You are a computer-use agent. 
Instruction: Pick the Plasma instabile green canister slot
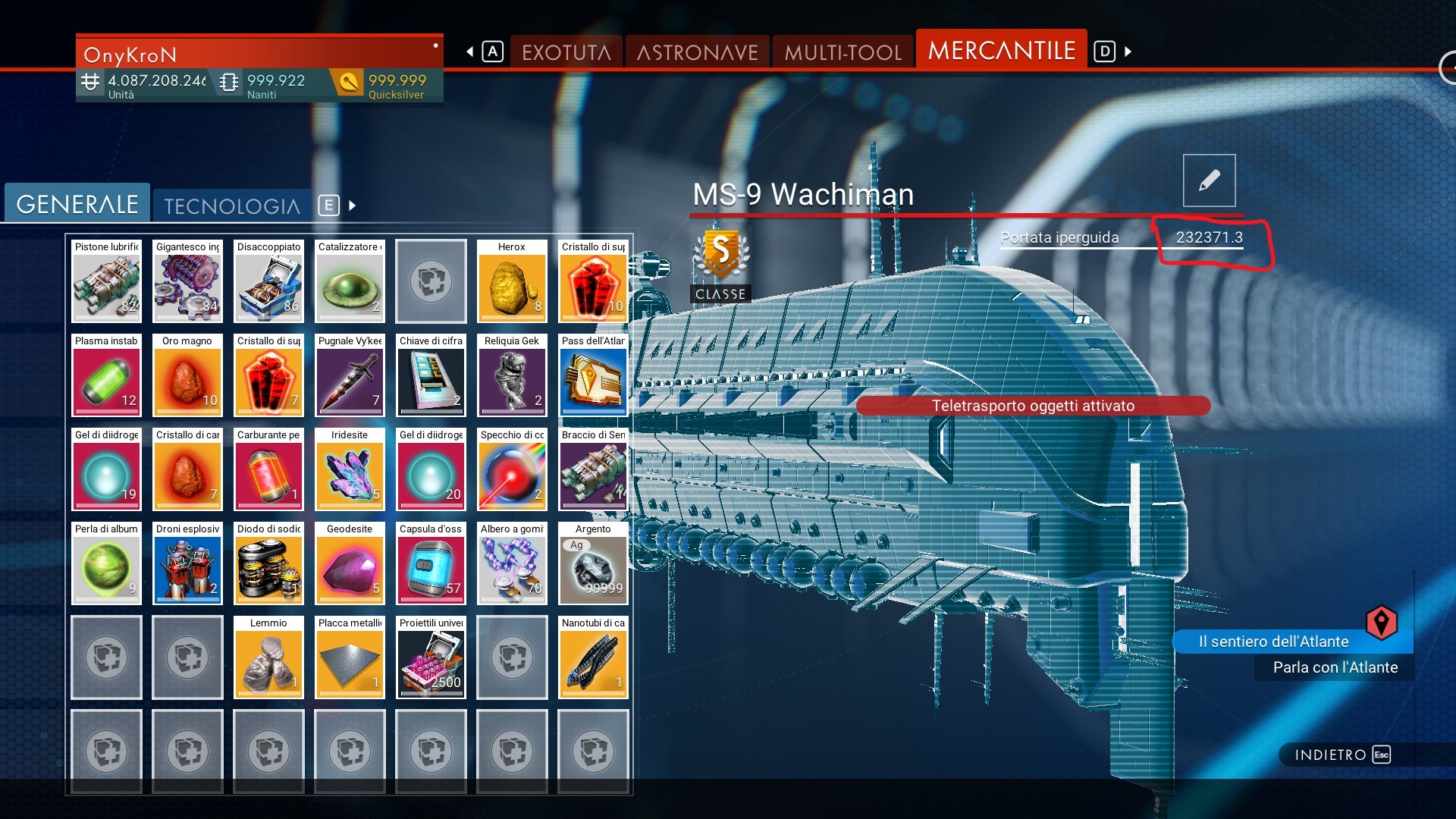pyautogui.click(x=106, y=376)
